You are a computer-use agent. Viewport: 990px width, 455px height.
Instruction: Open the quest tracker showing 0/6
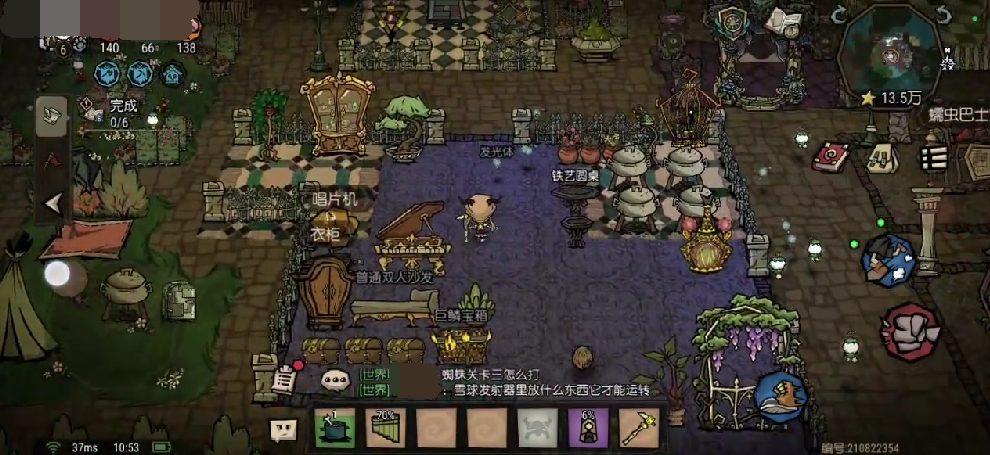[x=118, y=113]
